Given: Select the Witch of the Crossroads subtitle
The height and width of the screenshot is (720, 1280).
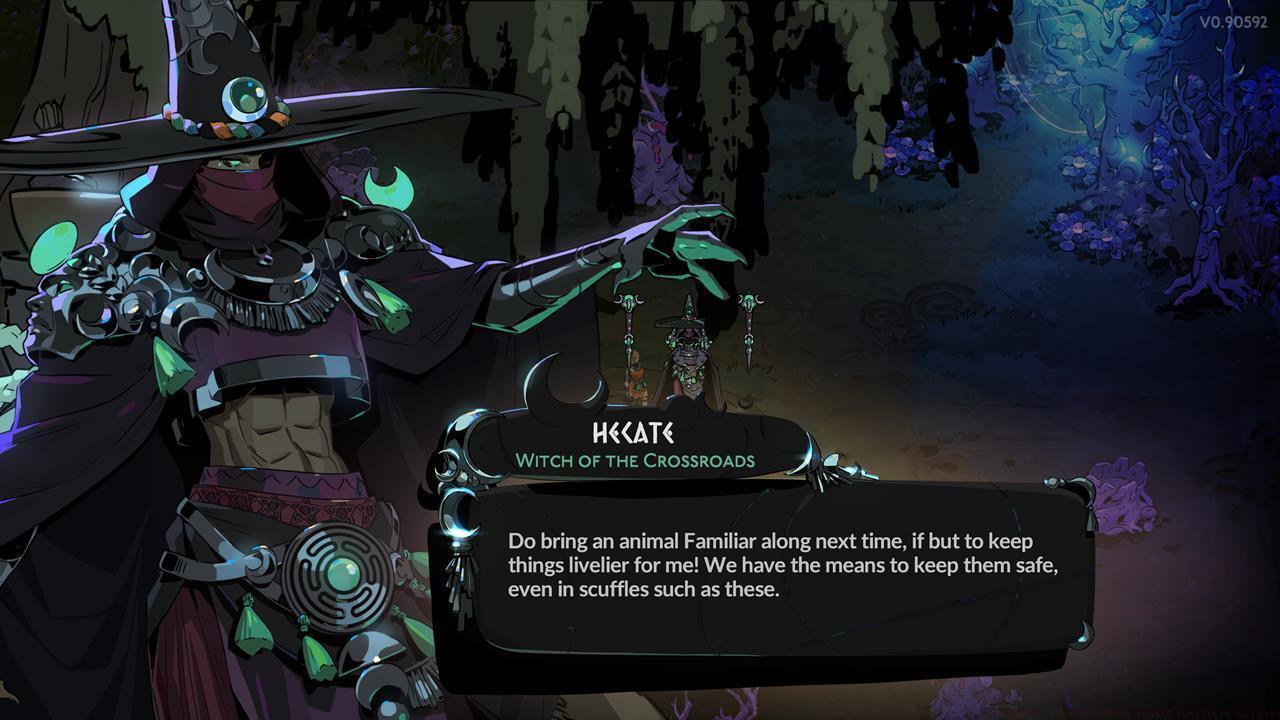Looking at the screenshot, I should tap(634, 461).
